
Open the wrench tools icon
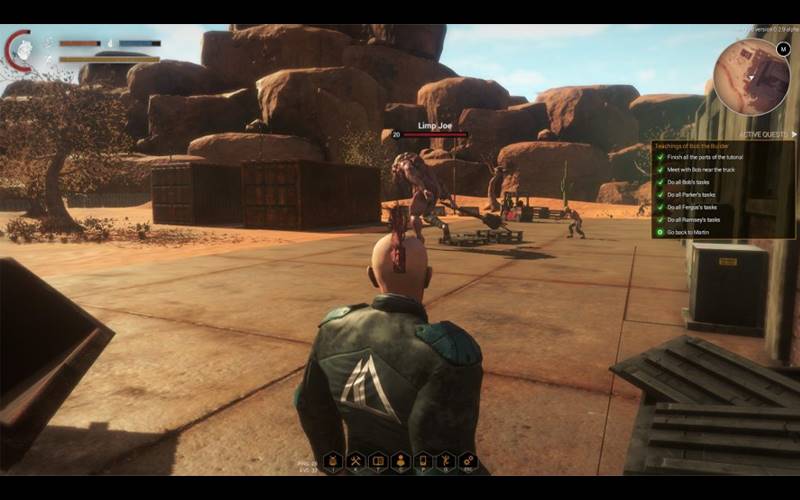[445, 461]
